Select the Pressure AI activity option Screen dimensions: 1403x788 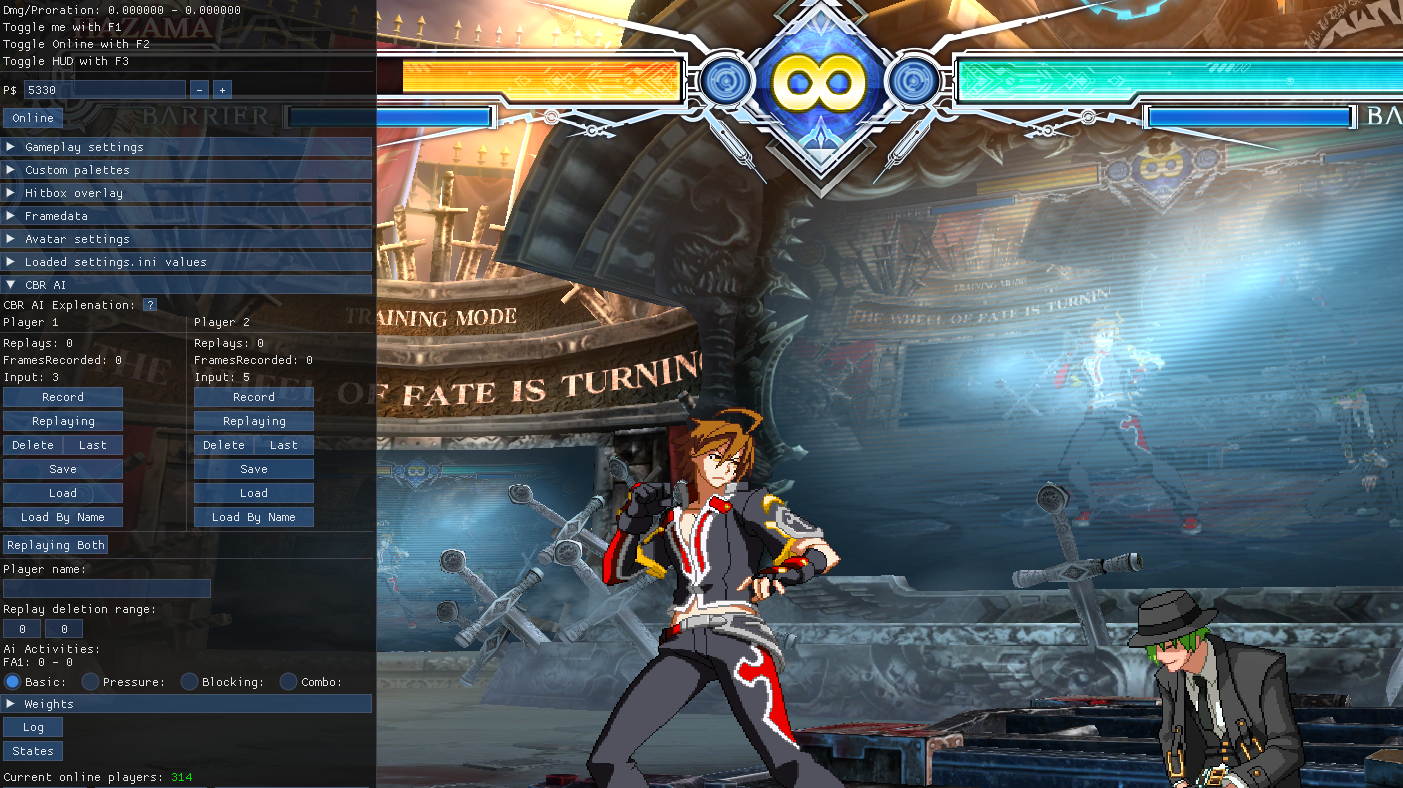(90, 682)
